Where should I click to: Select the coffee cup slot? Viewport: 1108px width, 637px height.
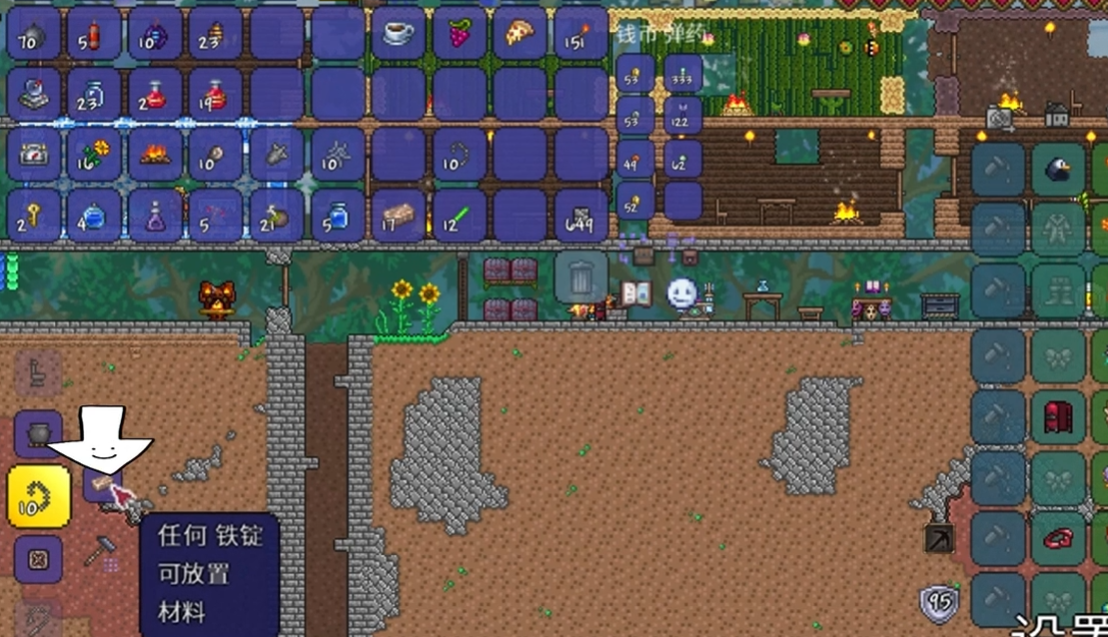coord(399,34)
